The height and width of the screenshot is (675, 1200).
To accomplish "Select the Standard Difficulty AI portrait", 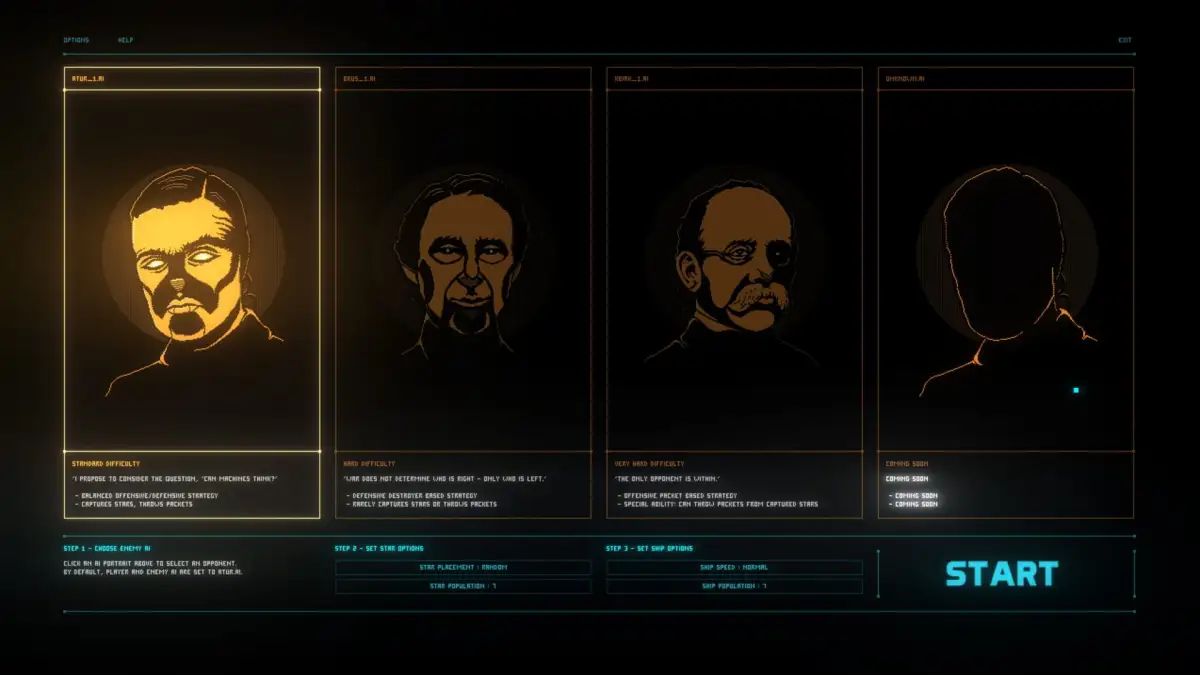I will coord(192,272).
